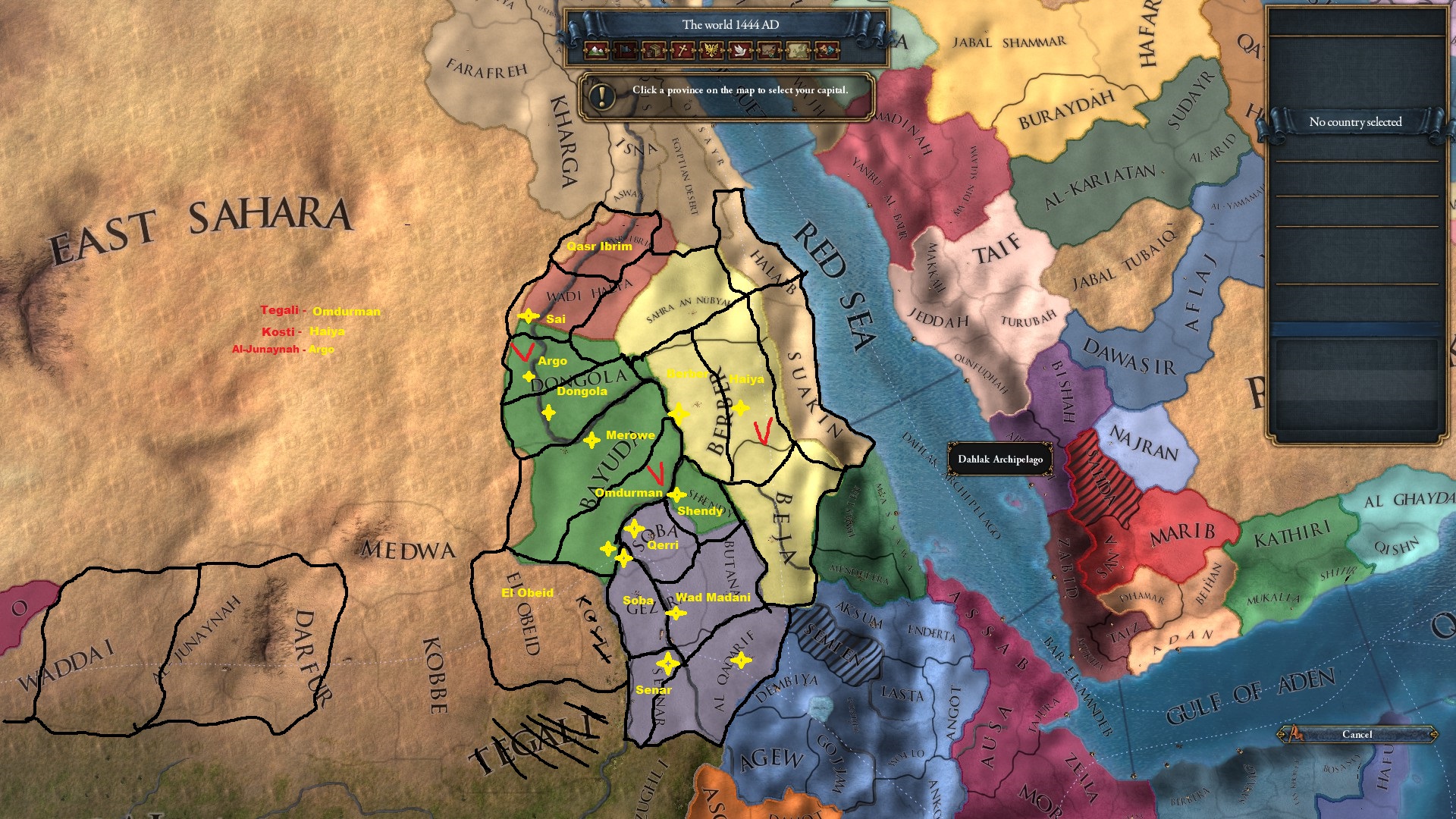
Task: Click the No country selected panel
Action: 1356,121
